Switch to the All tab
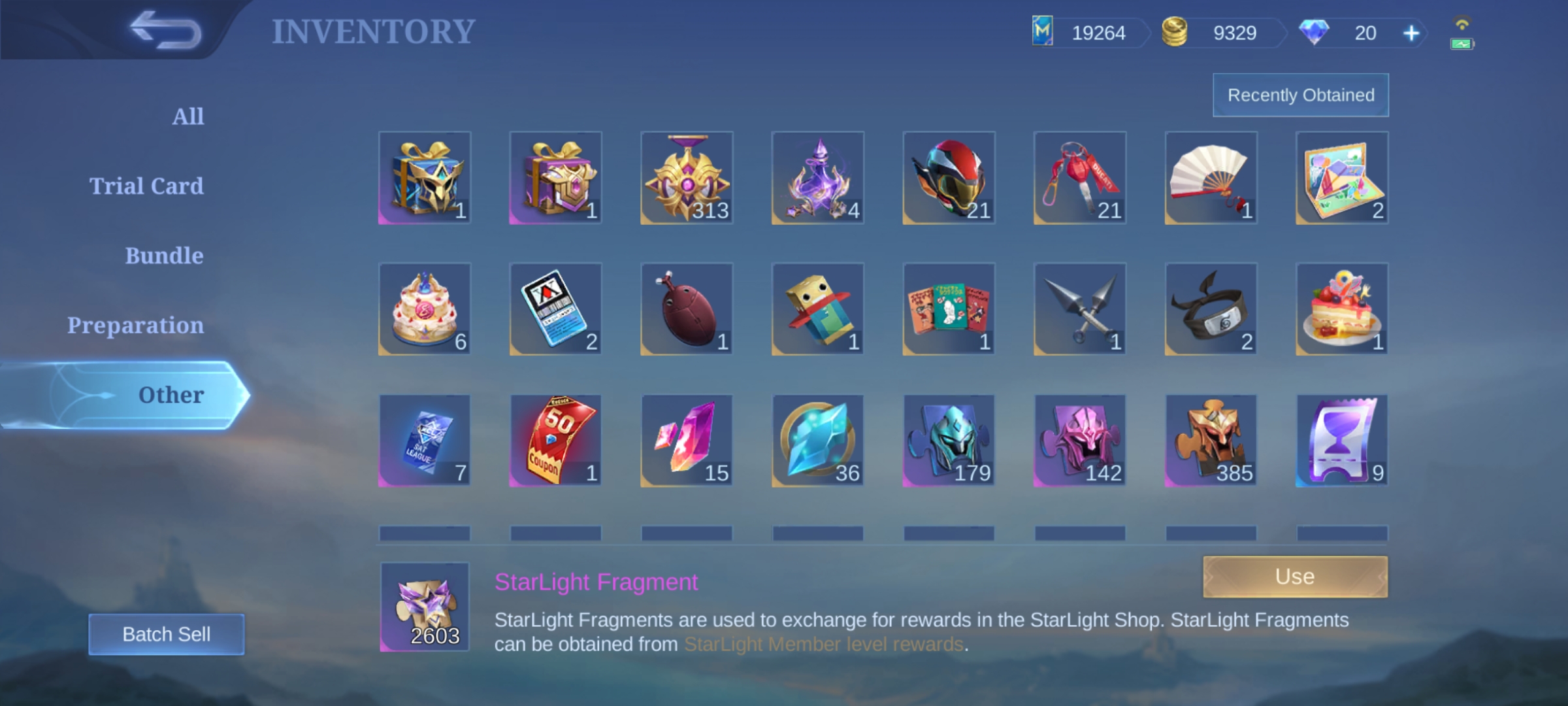1568x706 pixels. 188,116
